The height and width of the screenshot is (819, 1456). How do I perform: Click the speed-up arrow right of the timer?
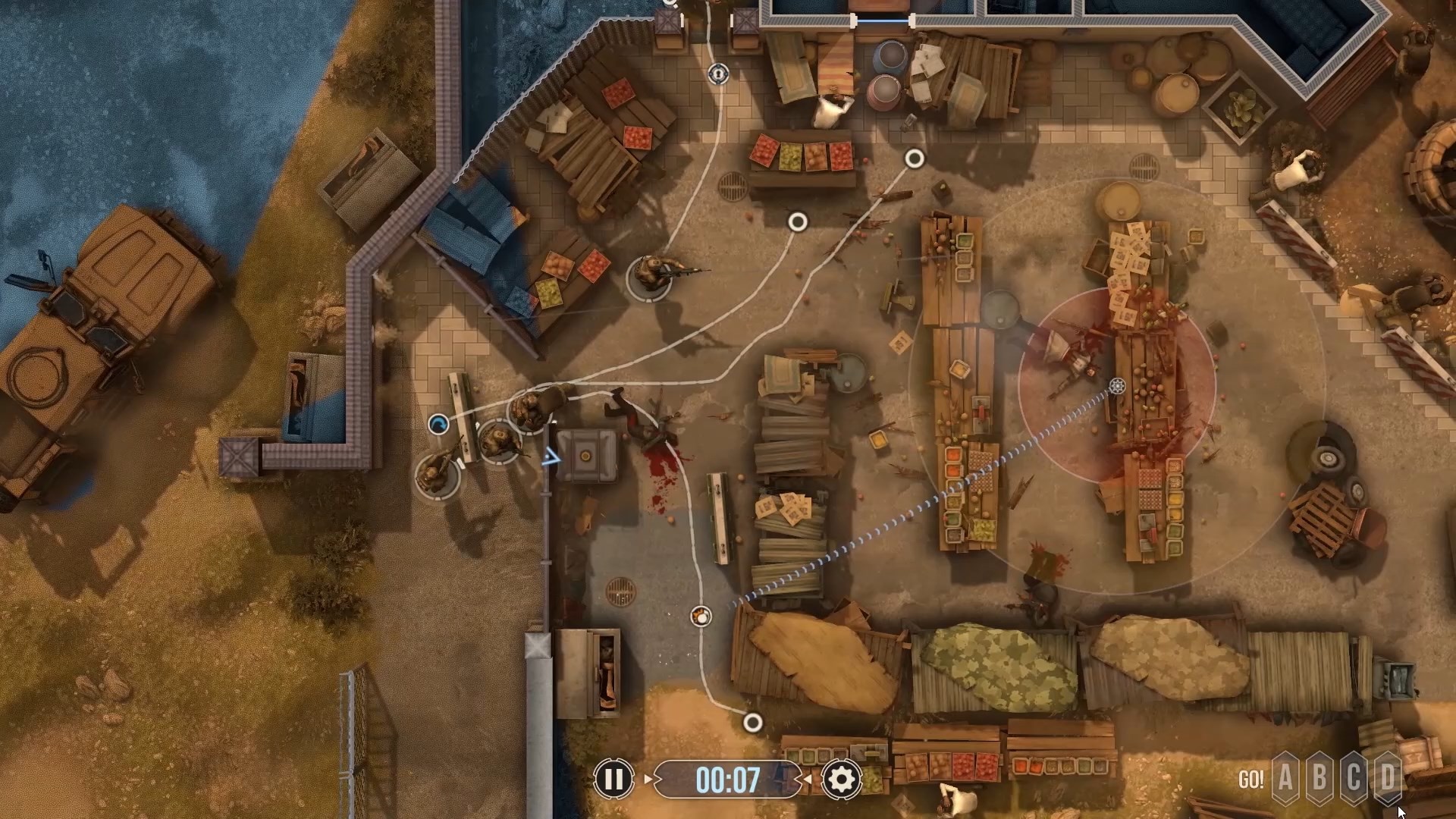click(x=808, y=779)
